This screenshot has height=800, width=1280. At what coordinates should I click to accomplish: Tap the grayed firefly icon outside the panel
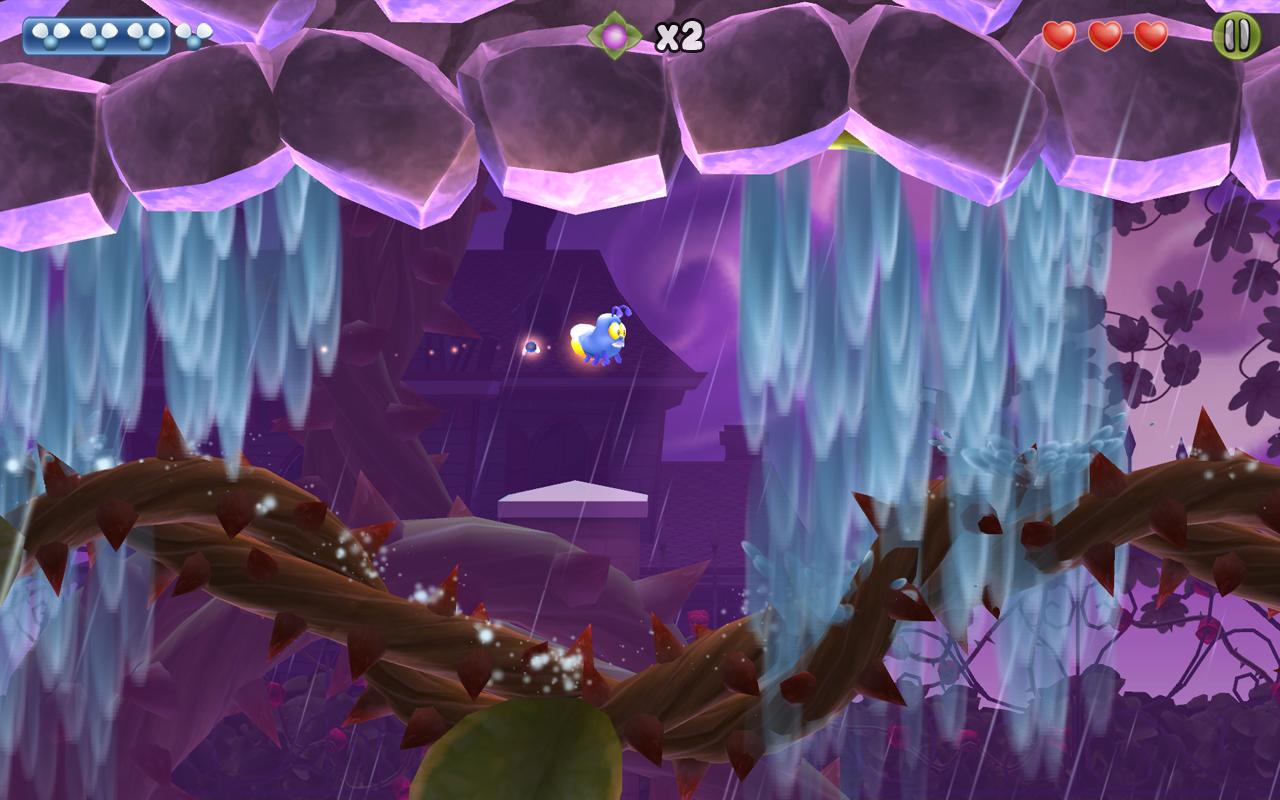click(191, 35)
